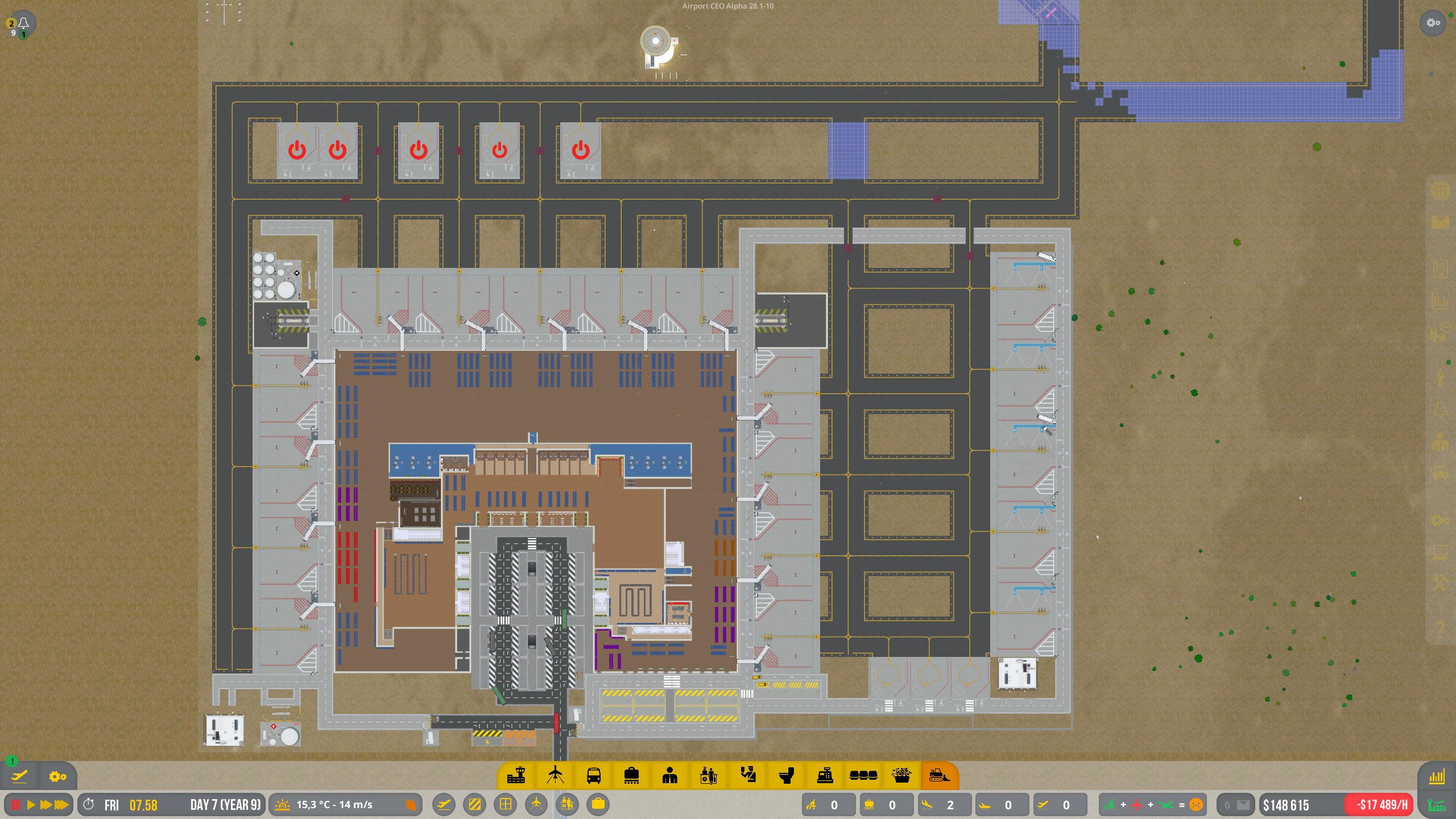Open the cash register shop category

[825, 776]
